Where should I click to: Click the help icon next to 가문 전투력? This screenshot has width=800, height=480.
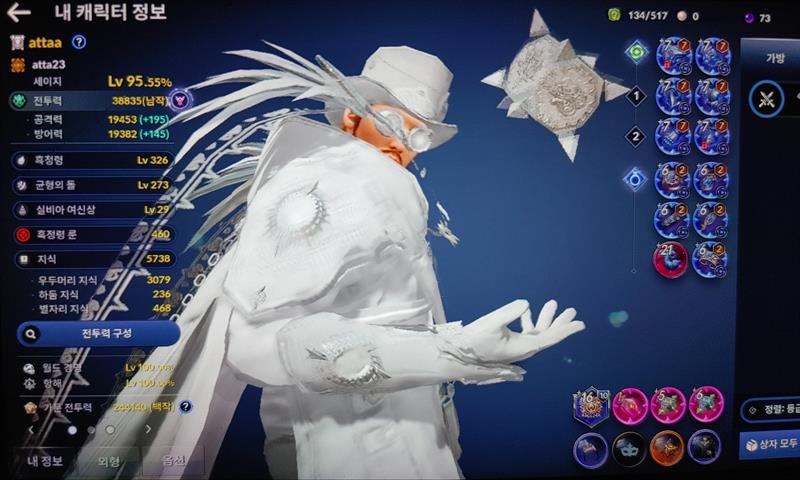(185, 407)
